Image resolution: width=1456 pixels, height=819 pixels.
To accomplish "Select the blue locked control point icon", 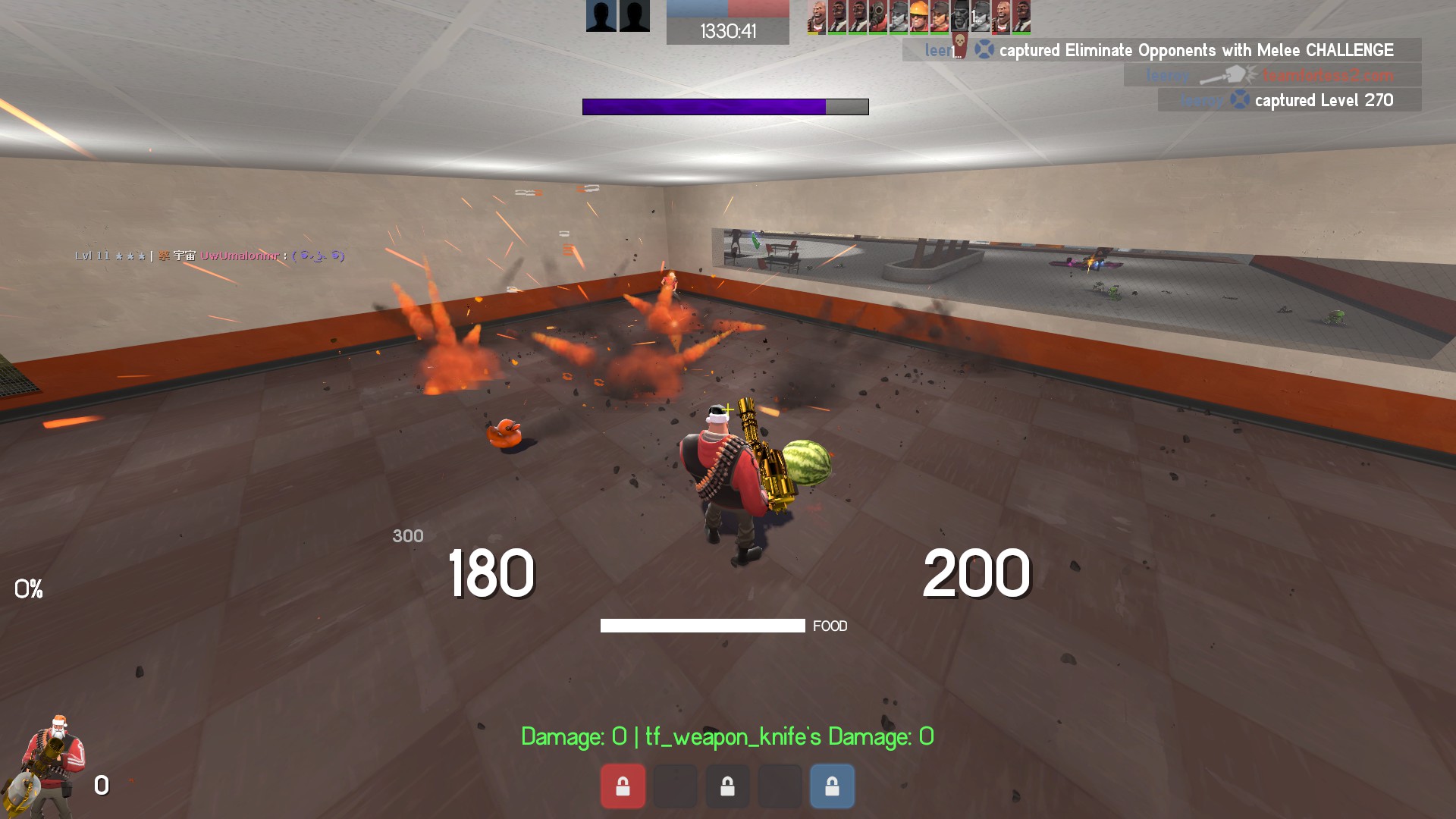I will tap(832, 786).
